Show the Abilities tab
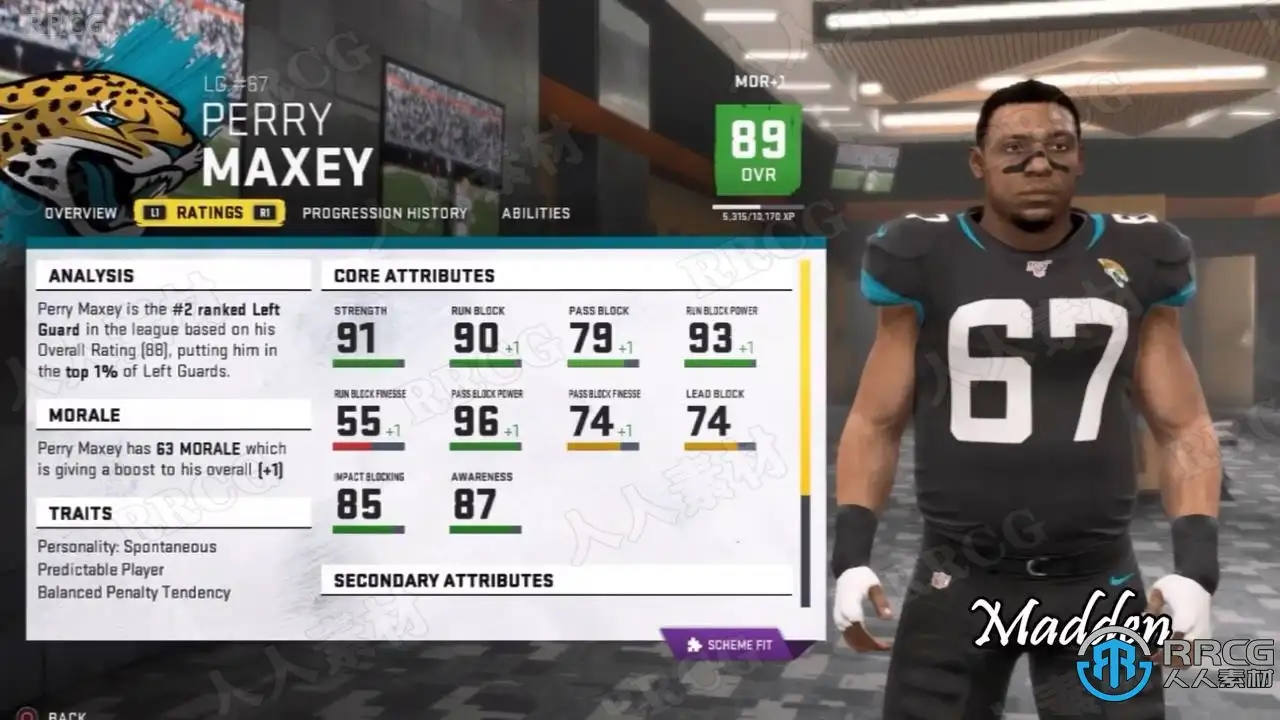 click(536, 213)
